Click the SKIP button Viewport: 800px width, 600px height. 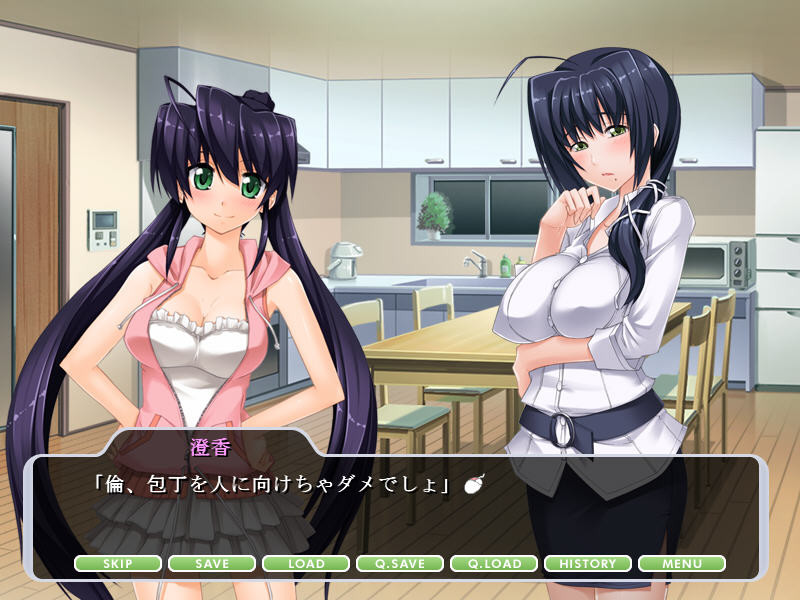click(118, 564)
